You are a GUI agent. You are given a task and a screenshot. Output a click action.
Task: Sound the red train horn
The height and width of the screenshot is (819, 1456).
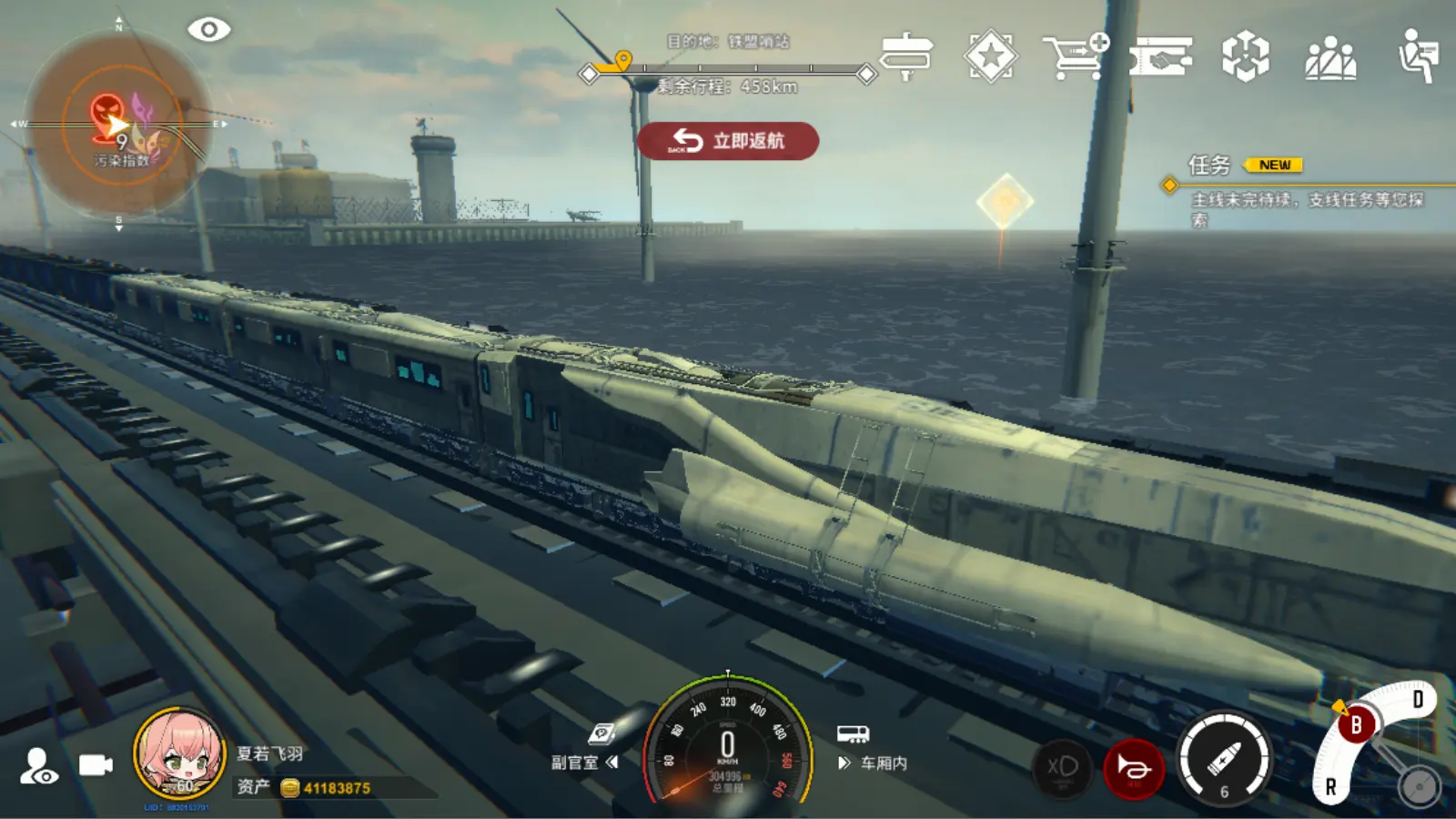tap(1133, 769)
